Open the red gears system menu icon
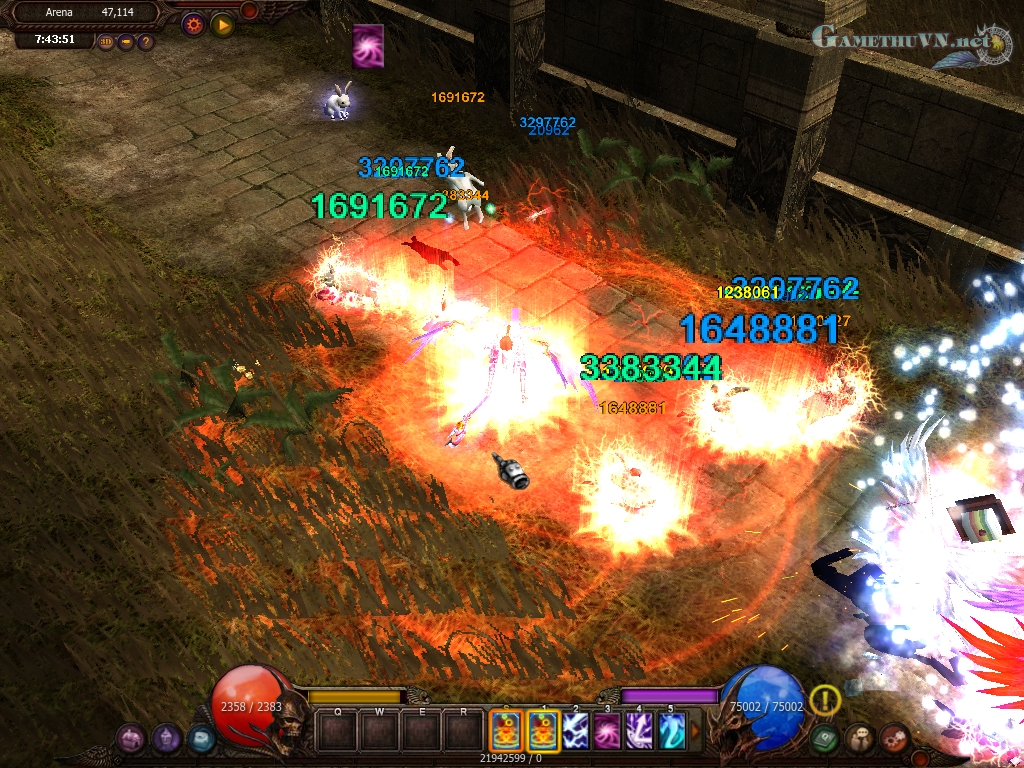 (x=894, y=739)
